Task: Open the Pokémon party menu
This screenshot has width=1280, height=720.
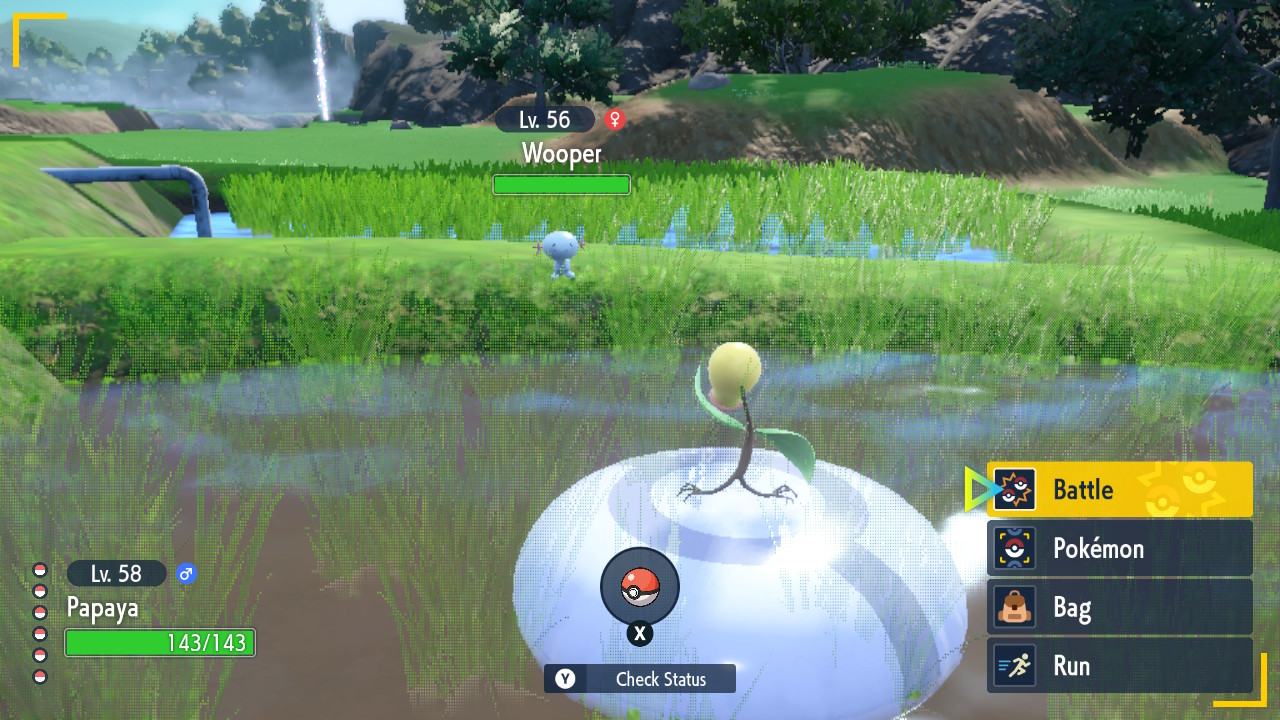Action: pos(1119,548)
